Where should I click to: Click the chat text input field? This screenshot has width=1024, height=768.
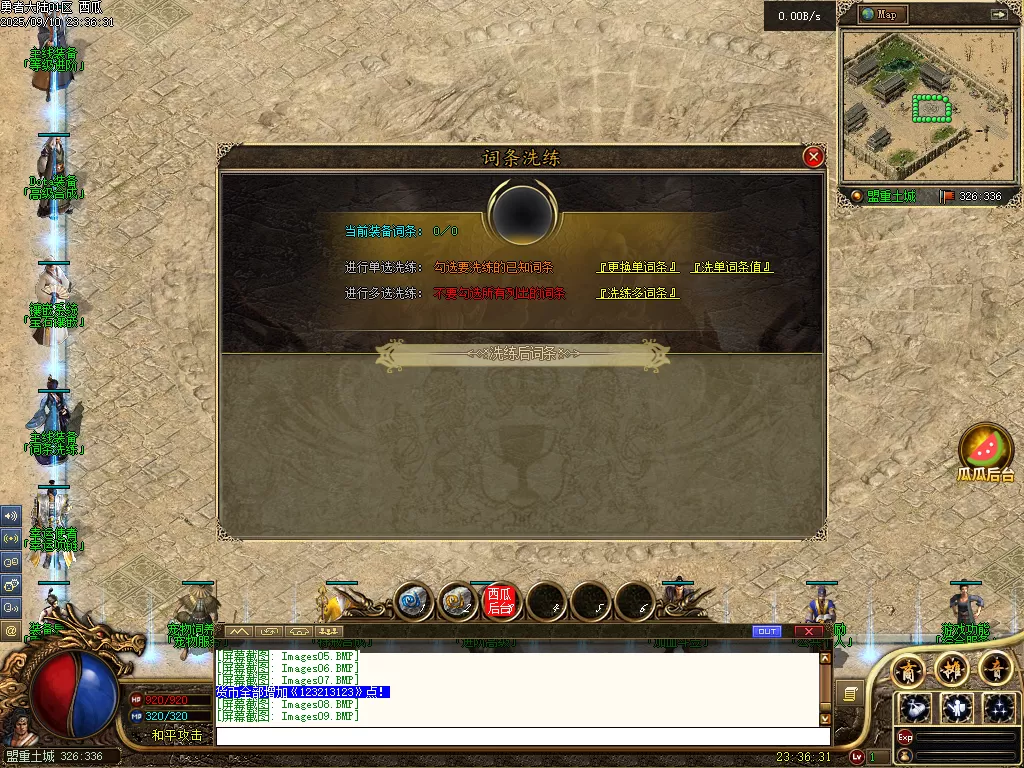coord(520,736)
